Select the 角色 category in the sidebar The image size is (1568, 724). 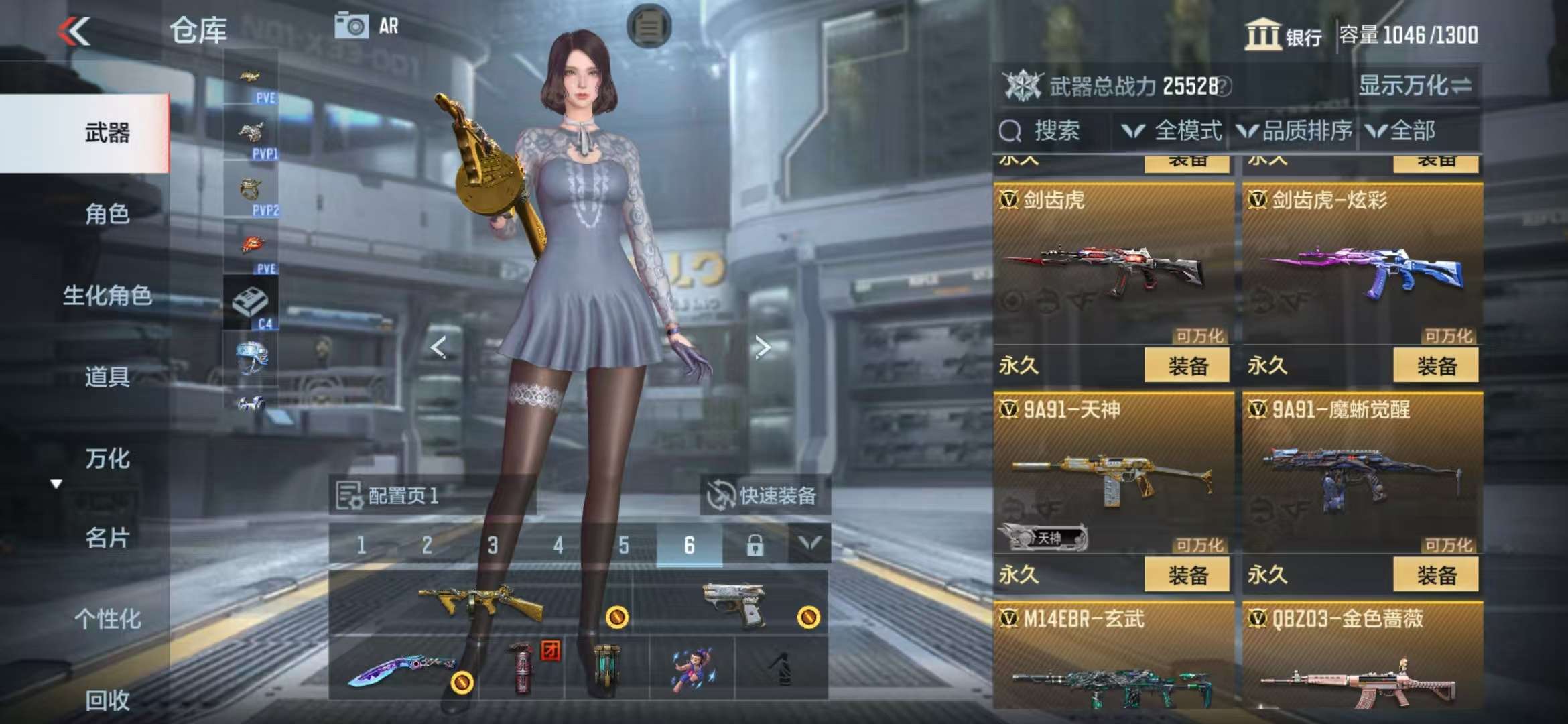coord(107,214)
